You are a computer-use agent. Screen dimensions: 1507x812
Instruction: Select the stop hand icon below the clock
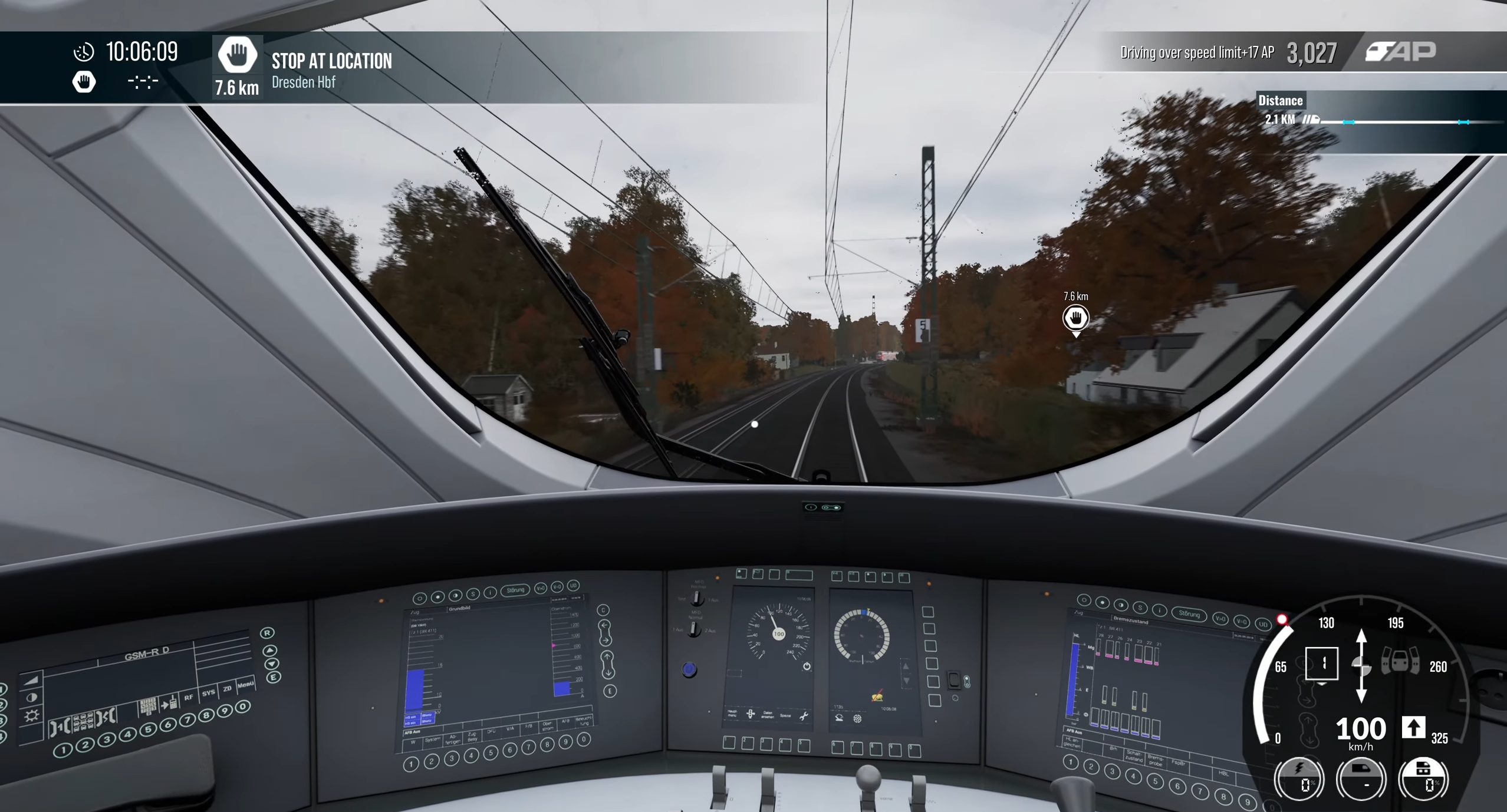click(84, 82)
